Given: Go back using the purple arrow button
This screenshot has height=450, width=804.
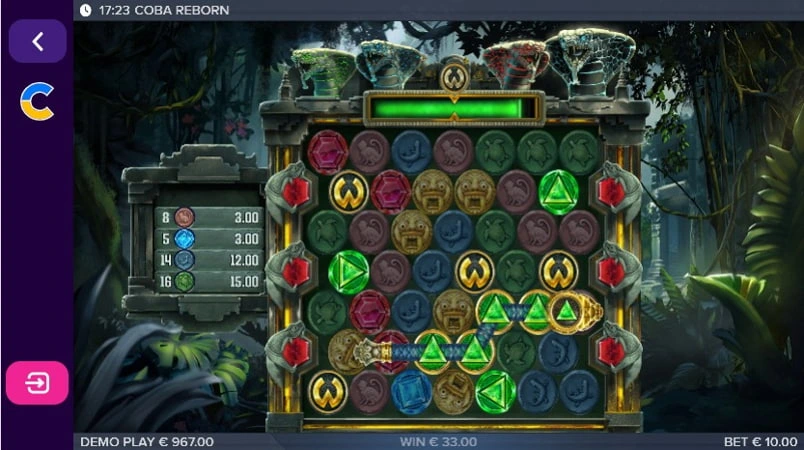Looking at the screenshot, I should point(38,41).
